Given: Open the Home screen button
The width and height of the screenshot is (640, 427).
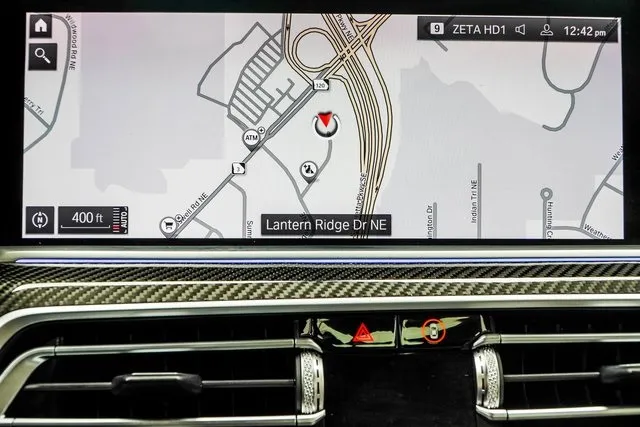Looking at the screenshot, I should point(41,25).
